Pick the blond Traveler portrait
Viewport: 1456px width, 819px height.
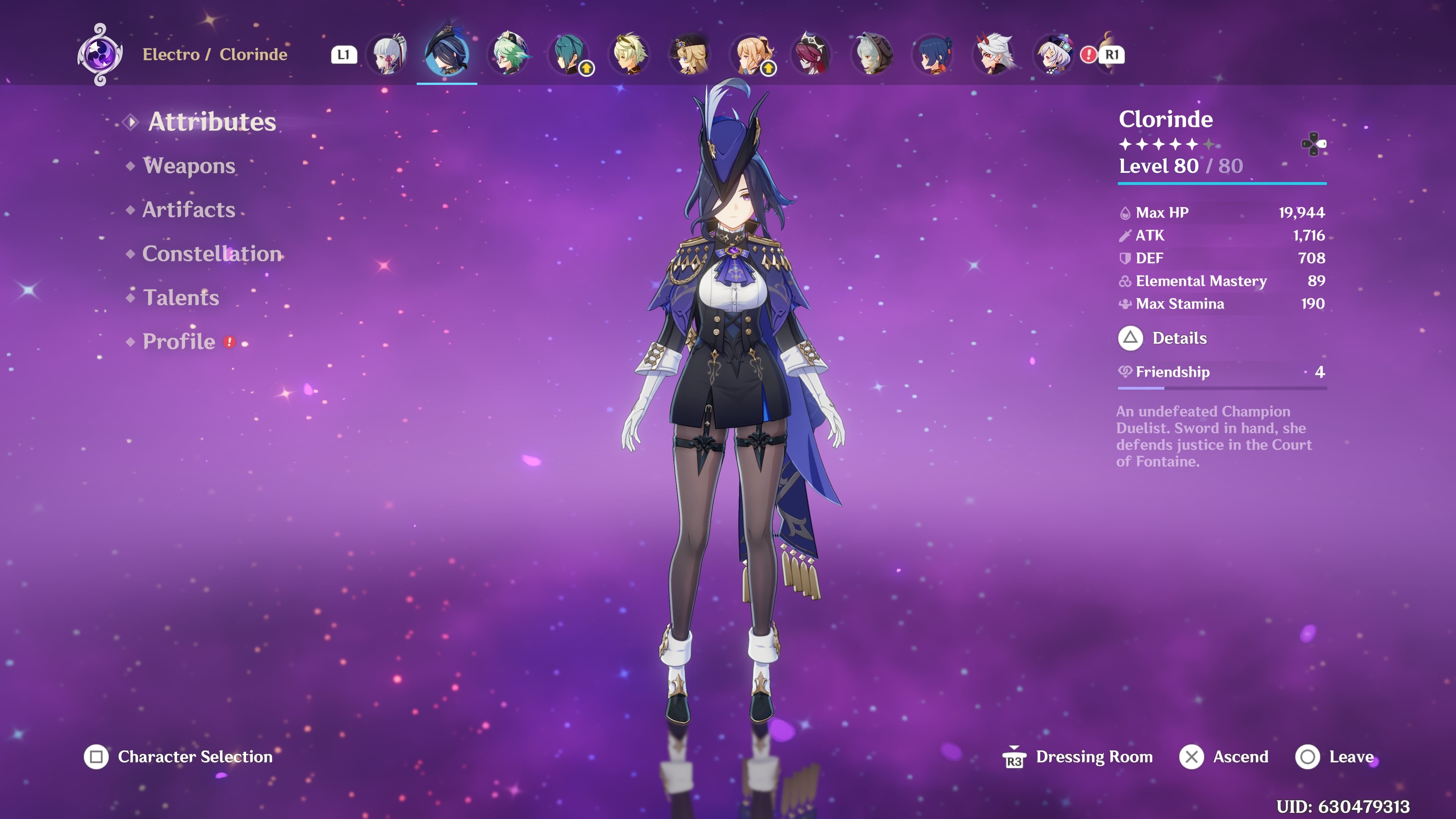[630, 55]
